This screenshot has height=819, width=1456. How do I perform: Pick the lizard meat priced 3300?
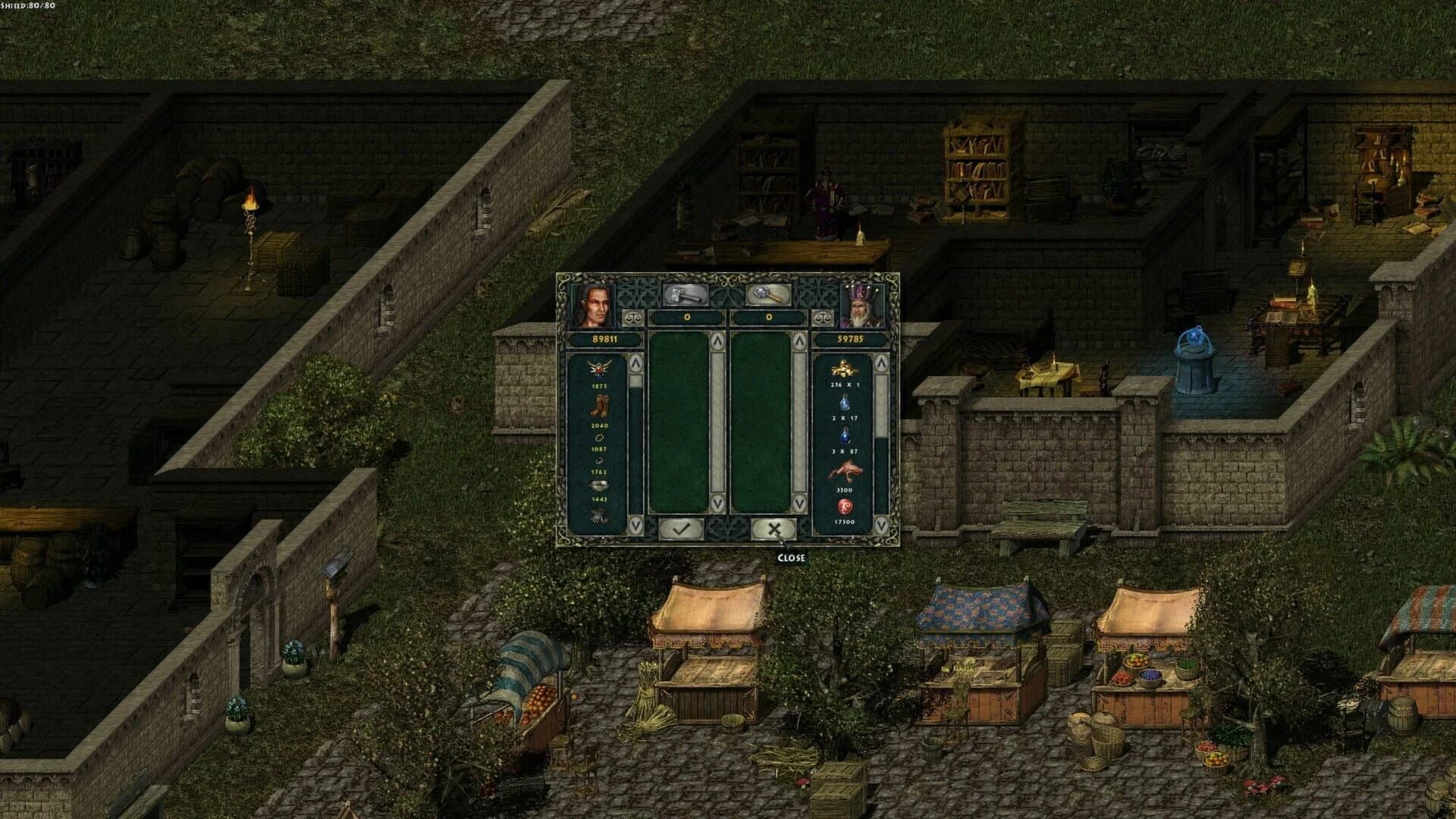coord(847,469)
